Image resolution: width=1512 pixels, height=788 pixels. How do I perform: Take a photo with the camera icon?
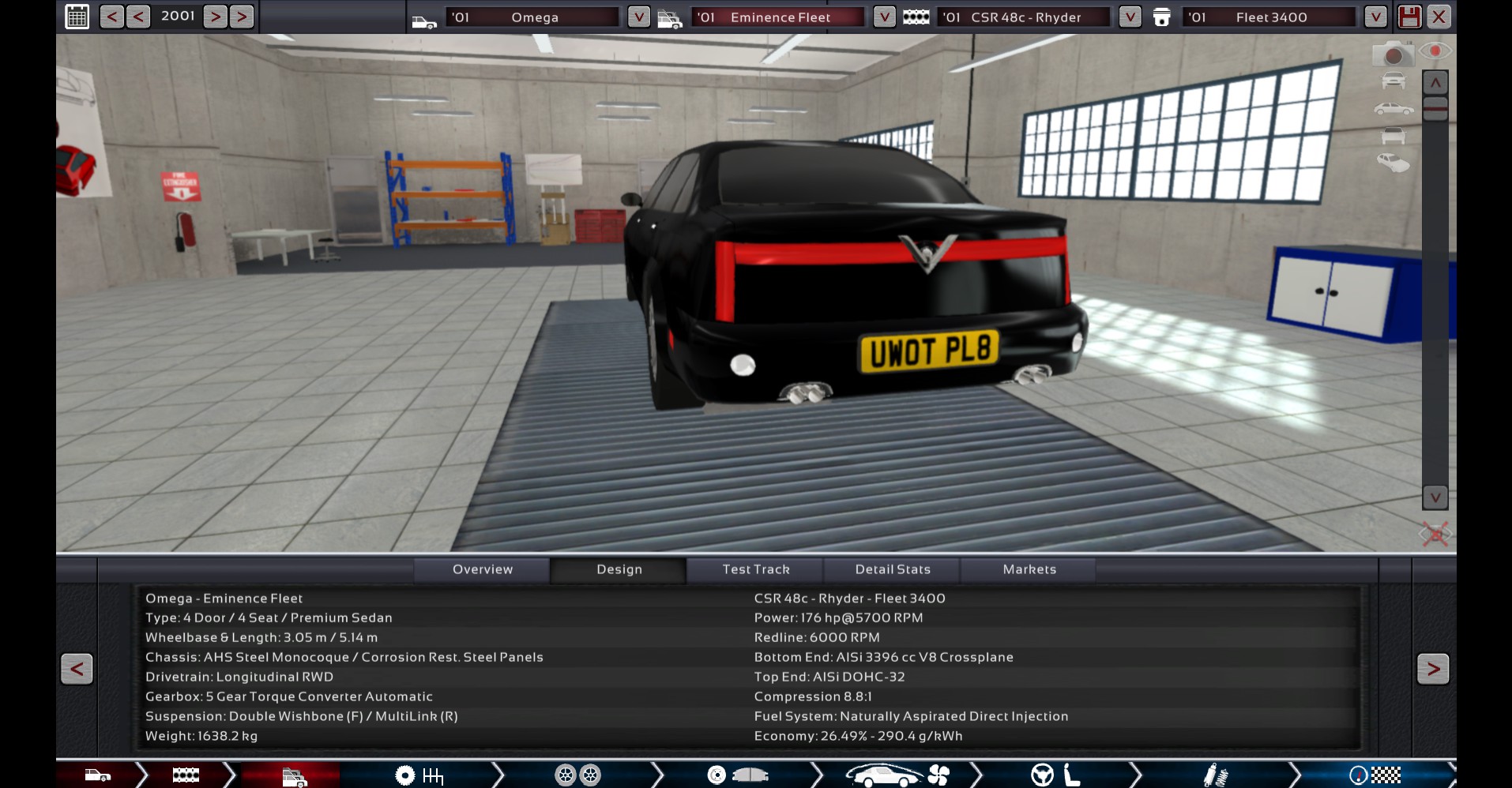click(1393, 54)
